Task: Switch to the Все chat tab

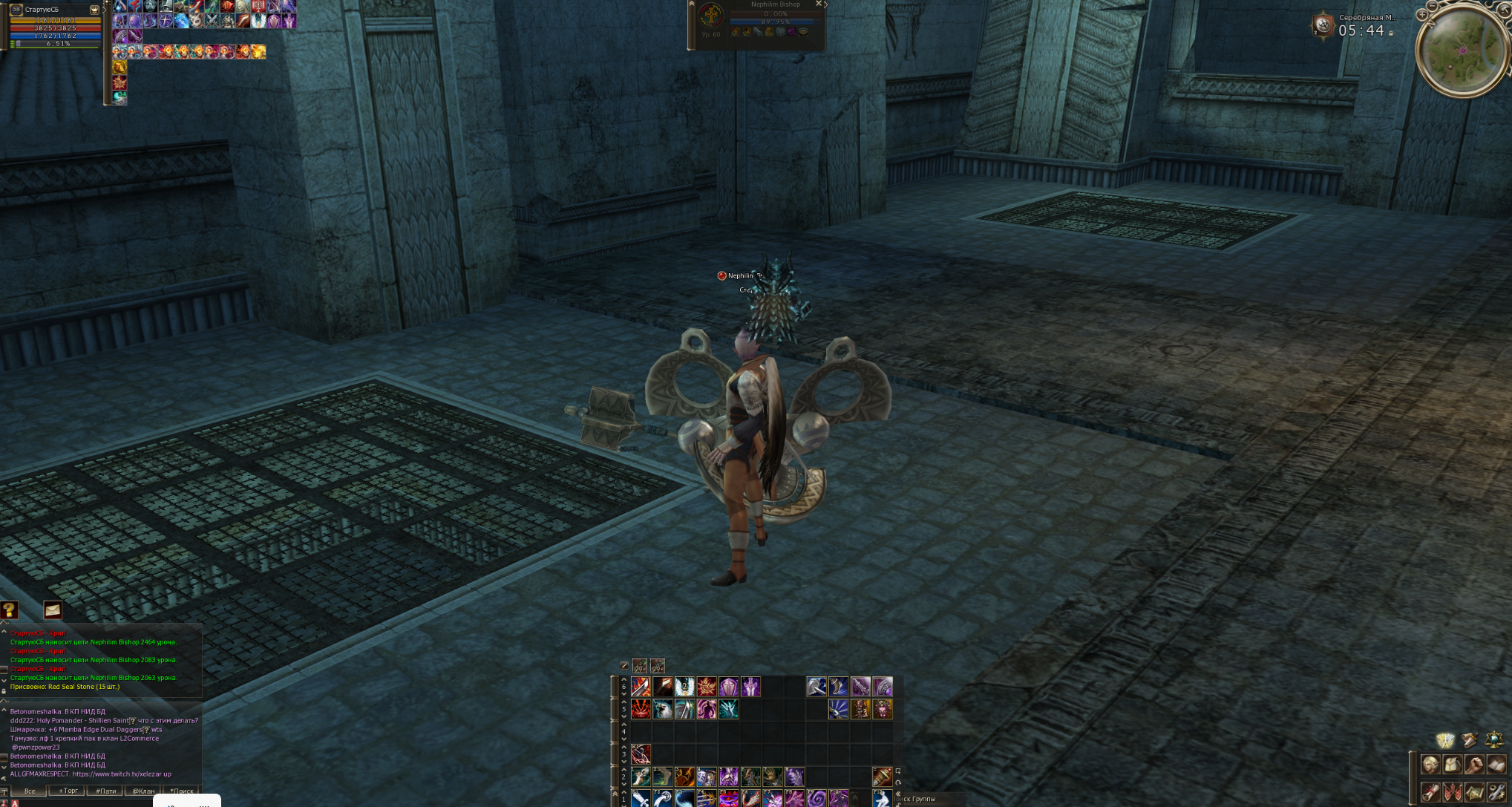Action: pyautogui.click(x=30, y=791)
